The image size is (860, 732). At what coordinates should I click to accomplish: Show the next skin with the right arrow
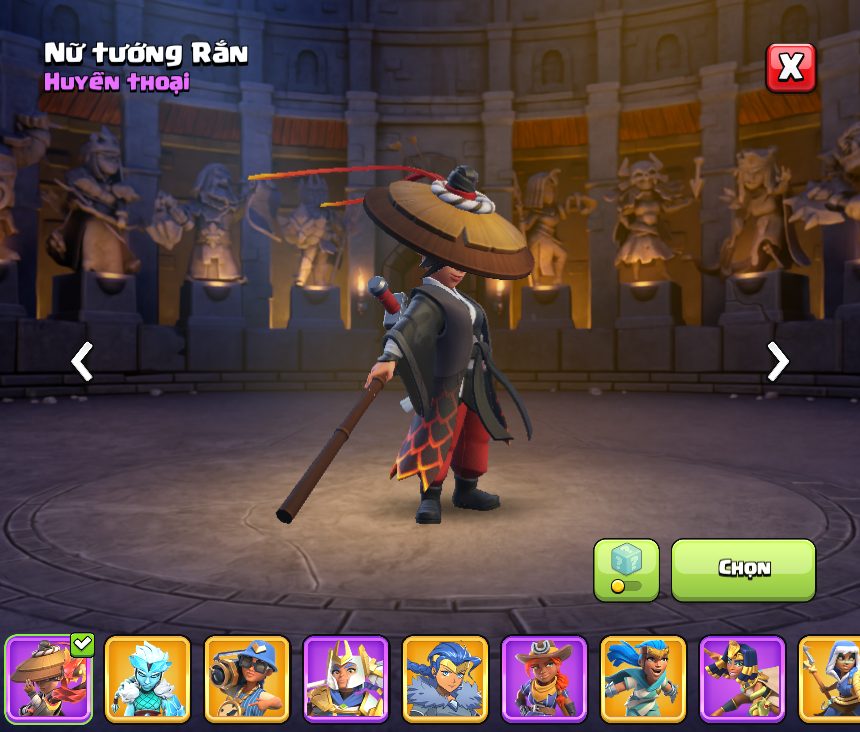[x=777, y=361]
